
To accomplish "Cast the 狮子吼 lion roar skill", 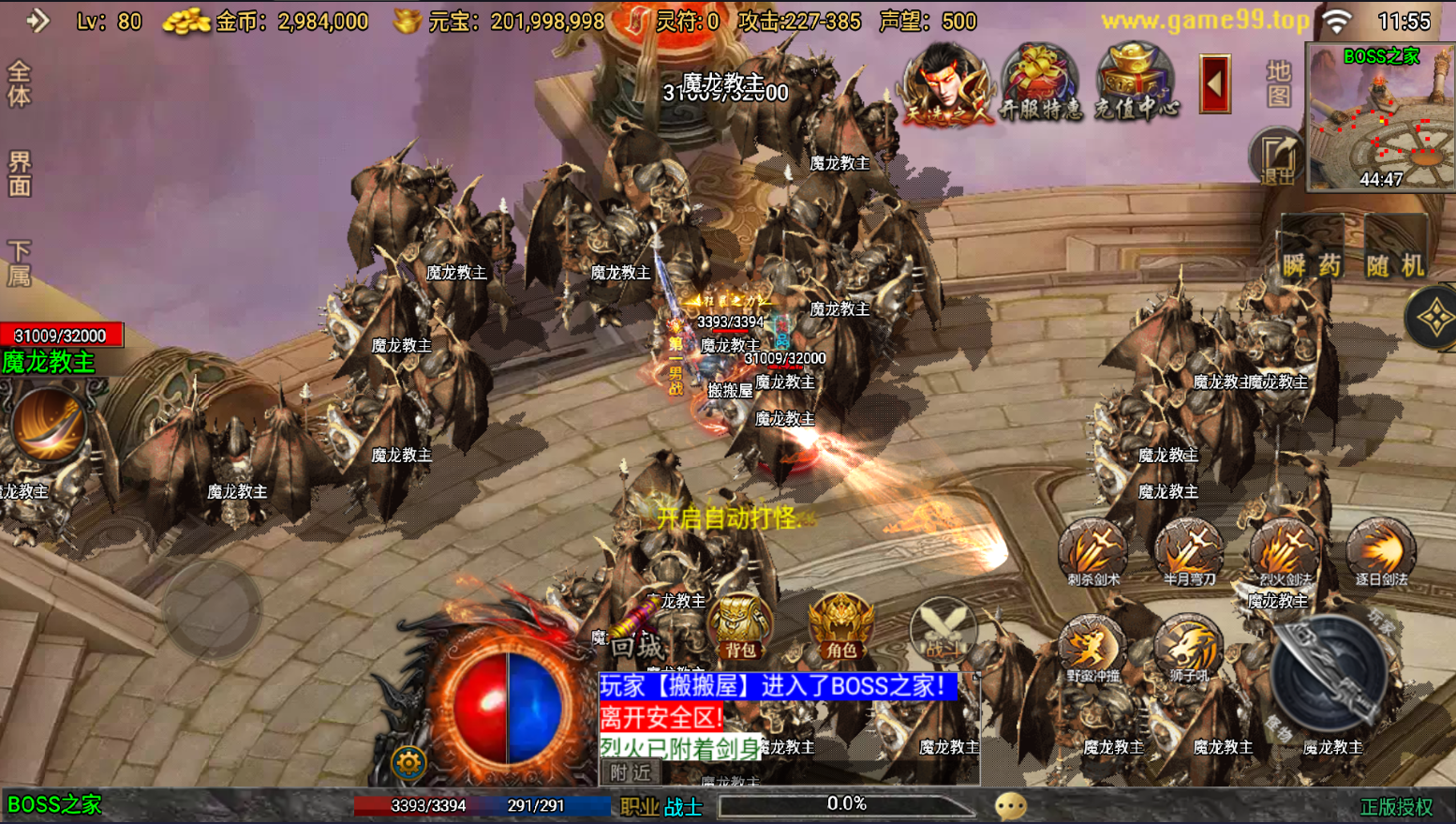I will 1188,647.
